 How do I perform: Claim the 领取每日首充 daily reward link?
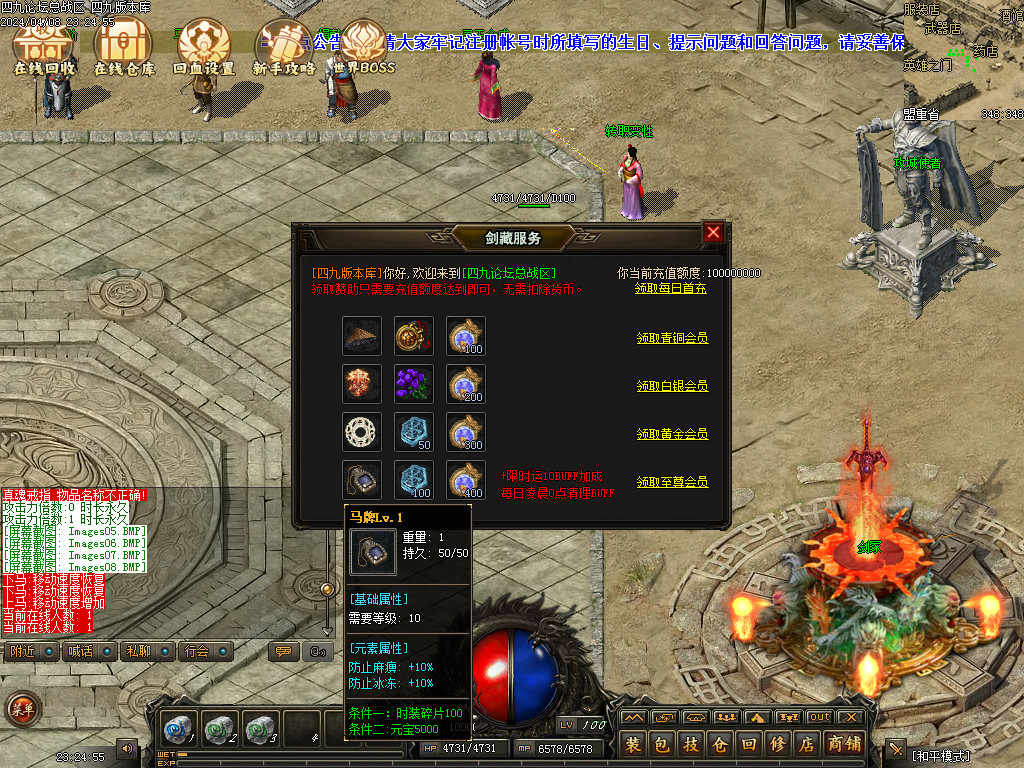tap(671, 288)
